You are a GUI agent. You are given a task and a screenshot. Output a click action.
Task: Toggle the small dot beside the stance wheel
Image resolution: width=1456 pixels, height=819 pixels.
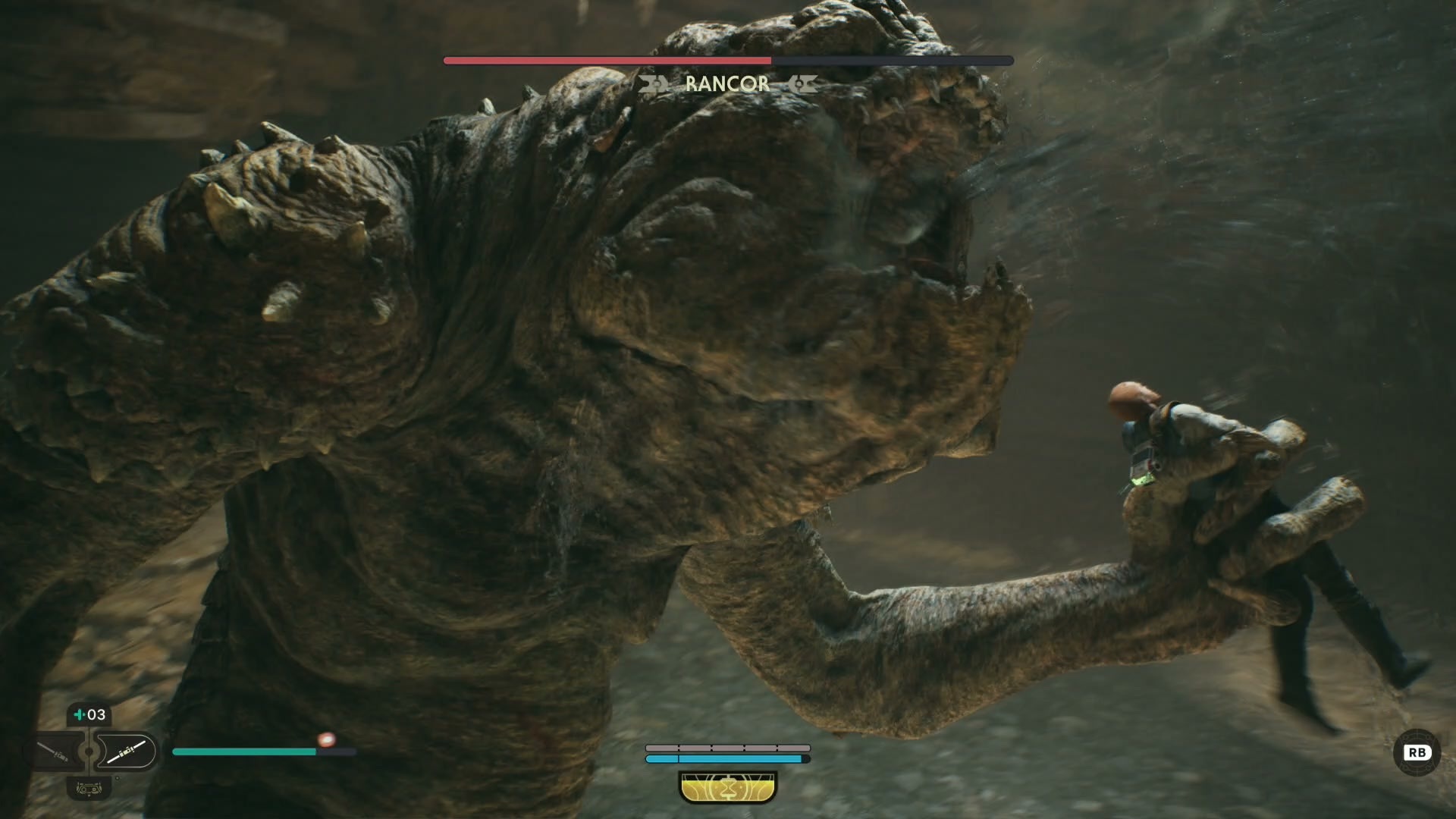point(117,778)
